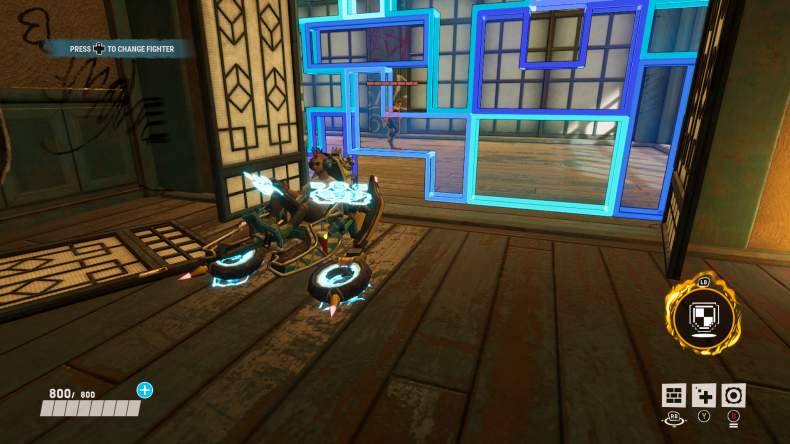Image resolution: width=790 pixels, height=444 pixels.
Task: Click the blue plus icon beside health
Action: coord(145,390)
